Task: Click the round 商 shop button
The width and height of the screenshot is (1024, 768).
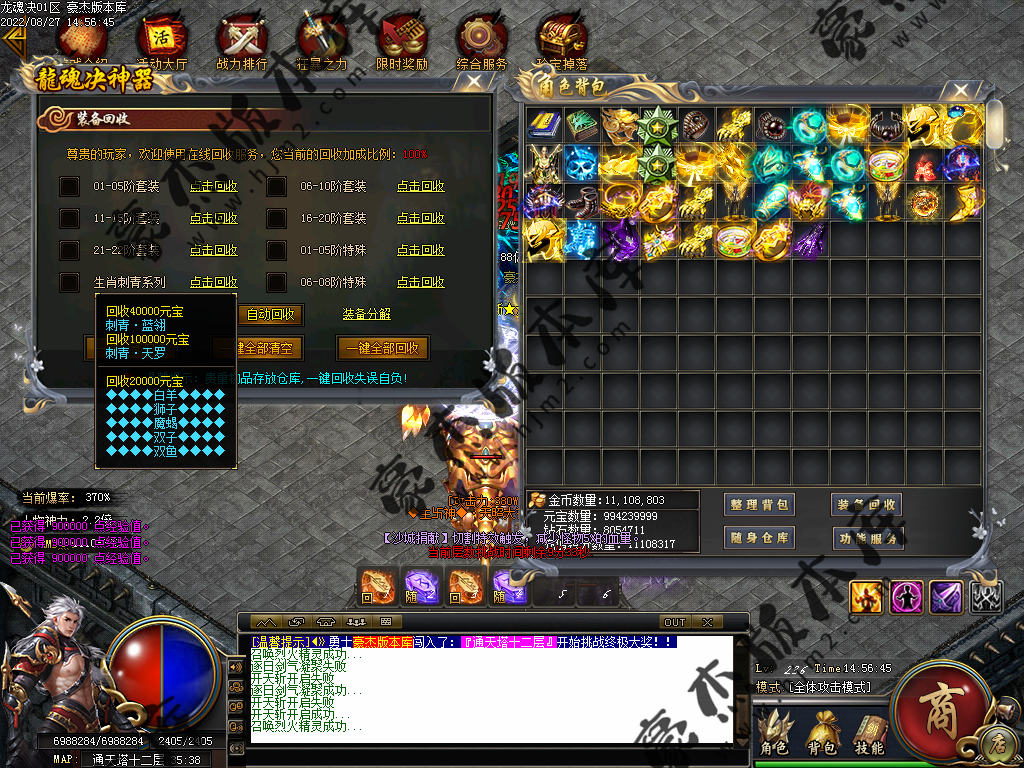Action: [938, 712]
